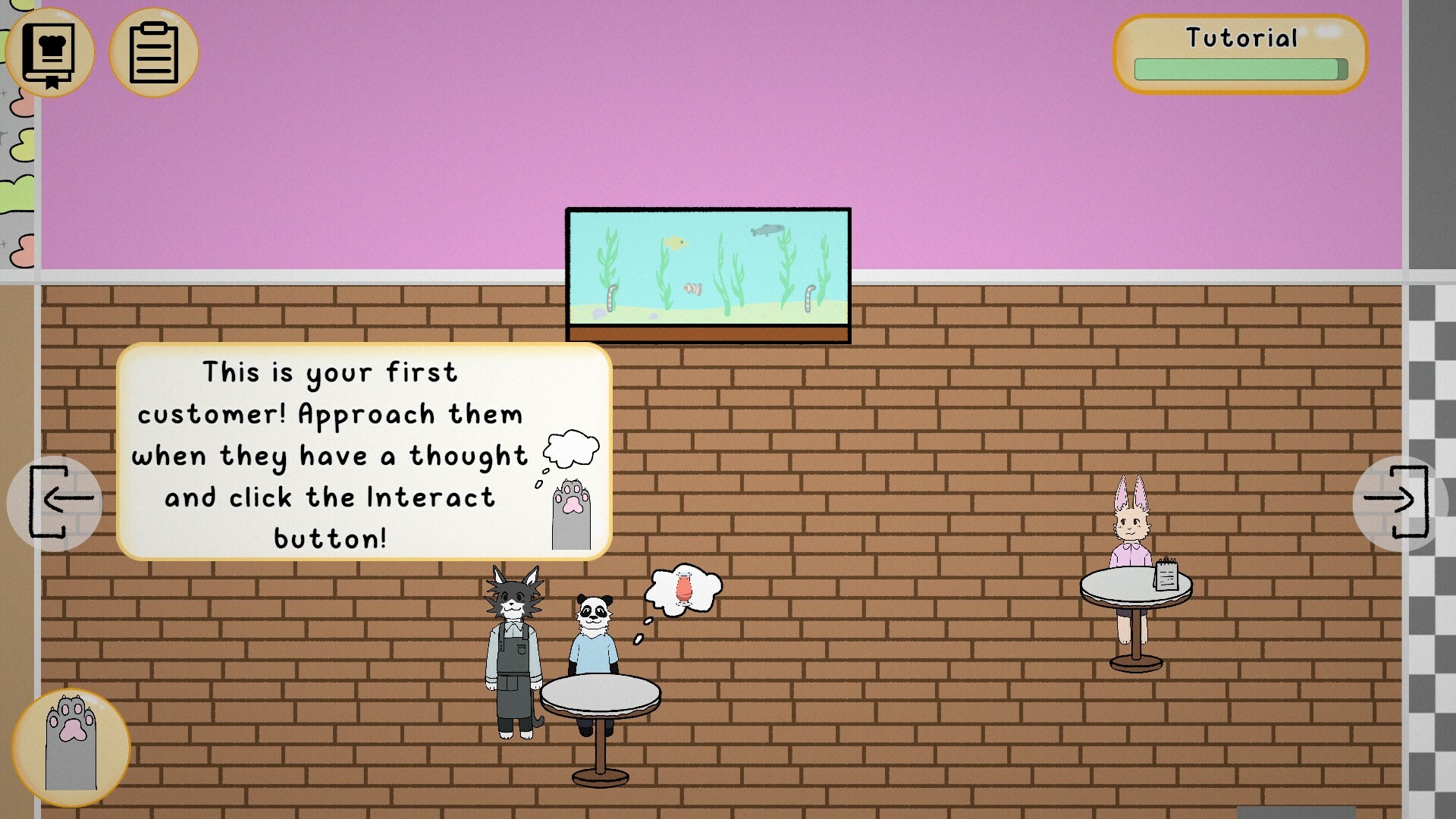Open the order clipboard
This screenshot has height=819, width=1456.
153,51
